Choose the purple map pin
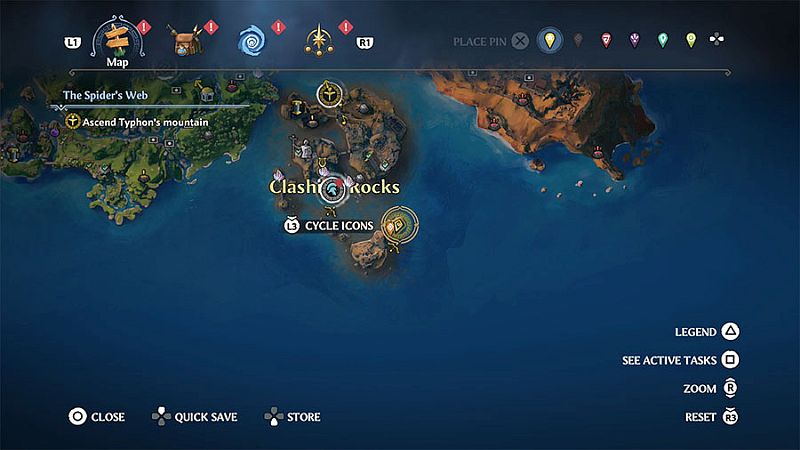 (x=634, y=41)
